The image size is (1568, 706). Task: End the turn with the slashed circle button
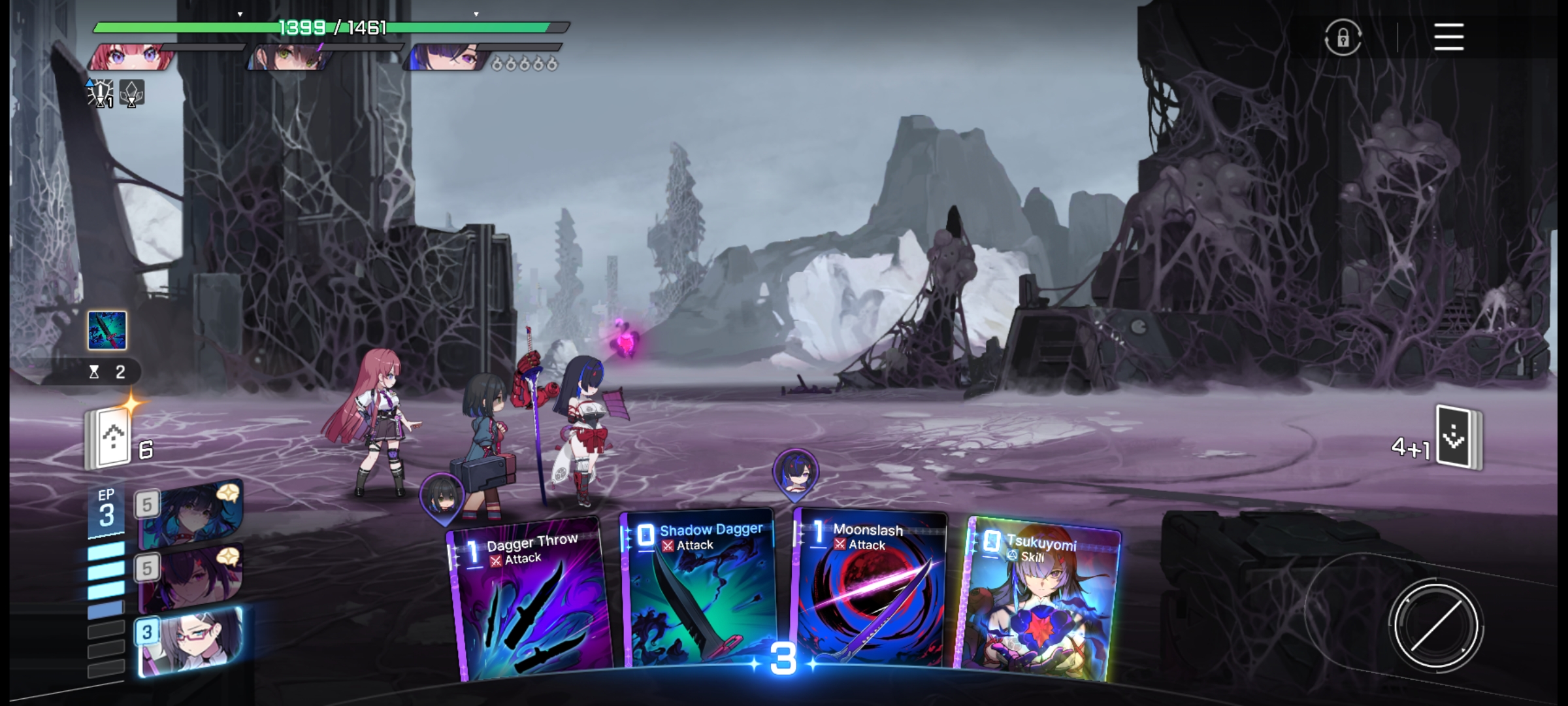1435,626
